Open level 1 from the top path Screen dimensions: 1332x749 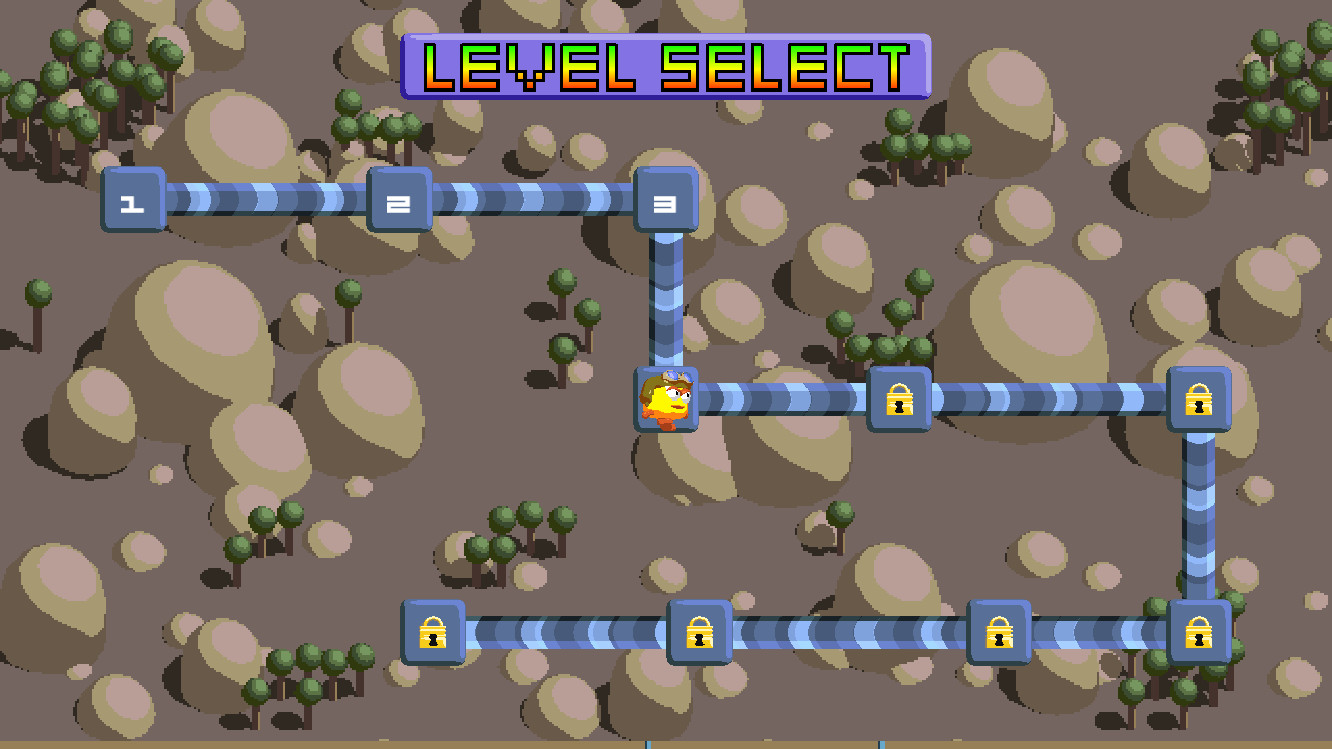pos(133,200)
